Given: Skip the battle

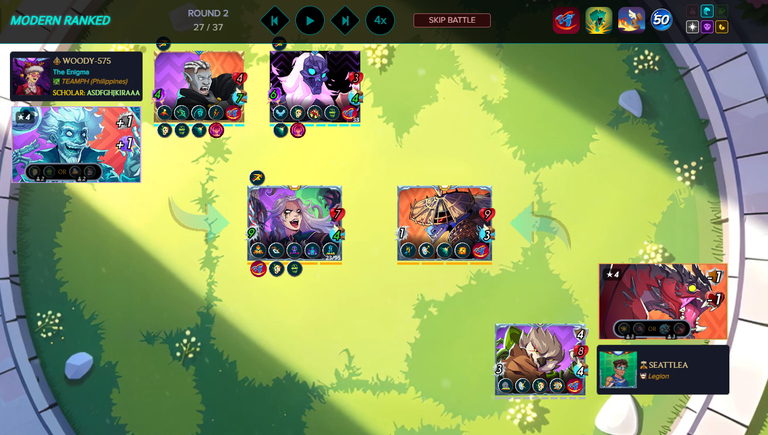Looking at the screenshot, I should pos(452,20).
